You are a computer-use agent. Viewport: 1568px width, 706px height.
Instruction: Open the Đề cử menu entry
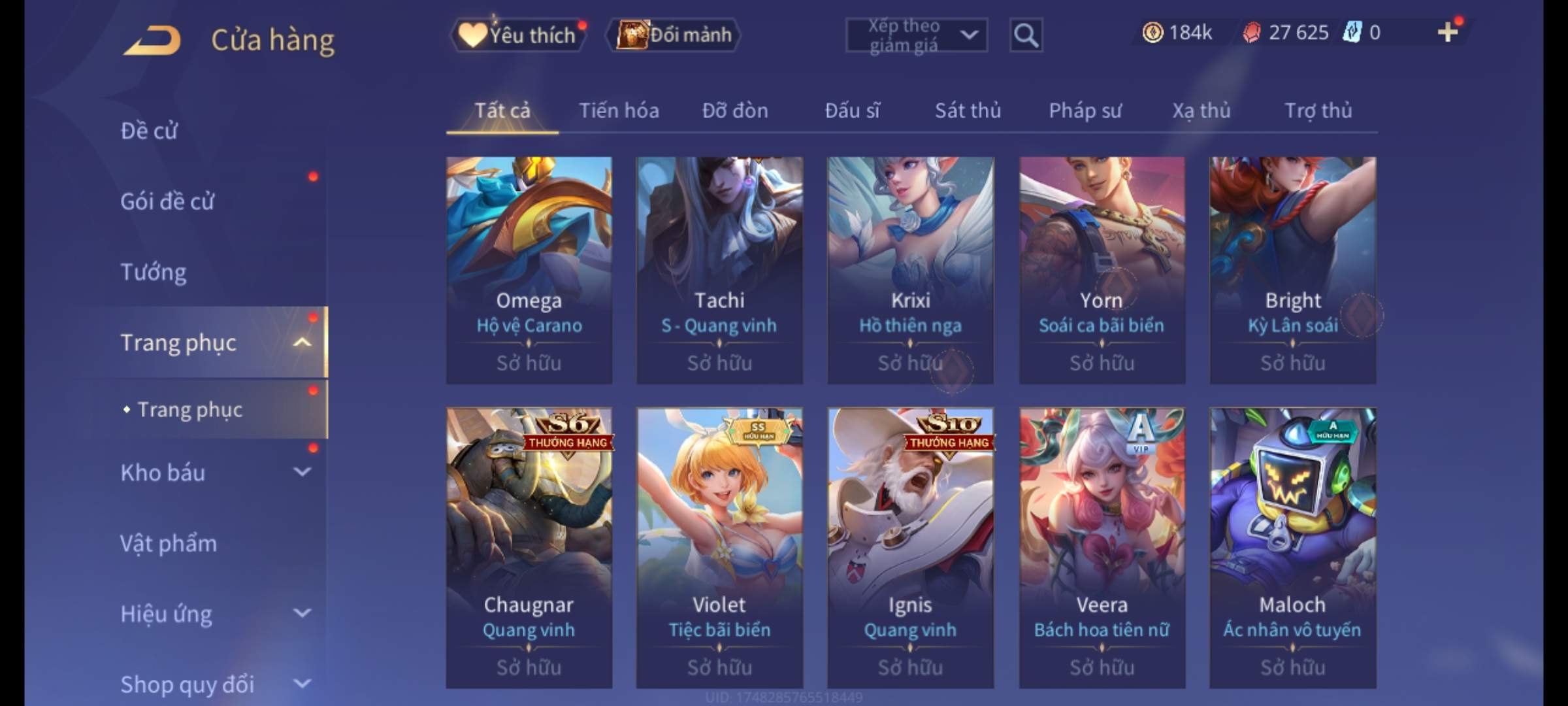pyautogui.click(x=149, y=131)
